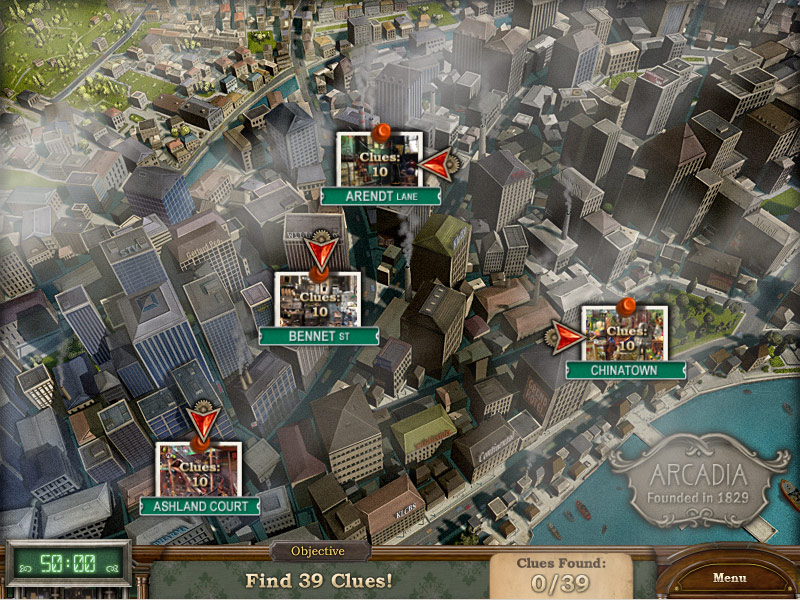
Task: Choose the Ashland Court name label
Action: point(200,506)
